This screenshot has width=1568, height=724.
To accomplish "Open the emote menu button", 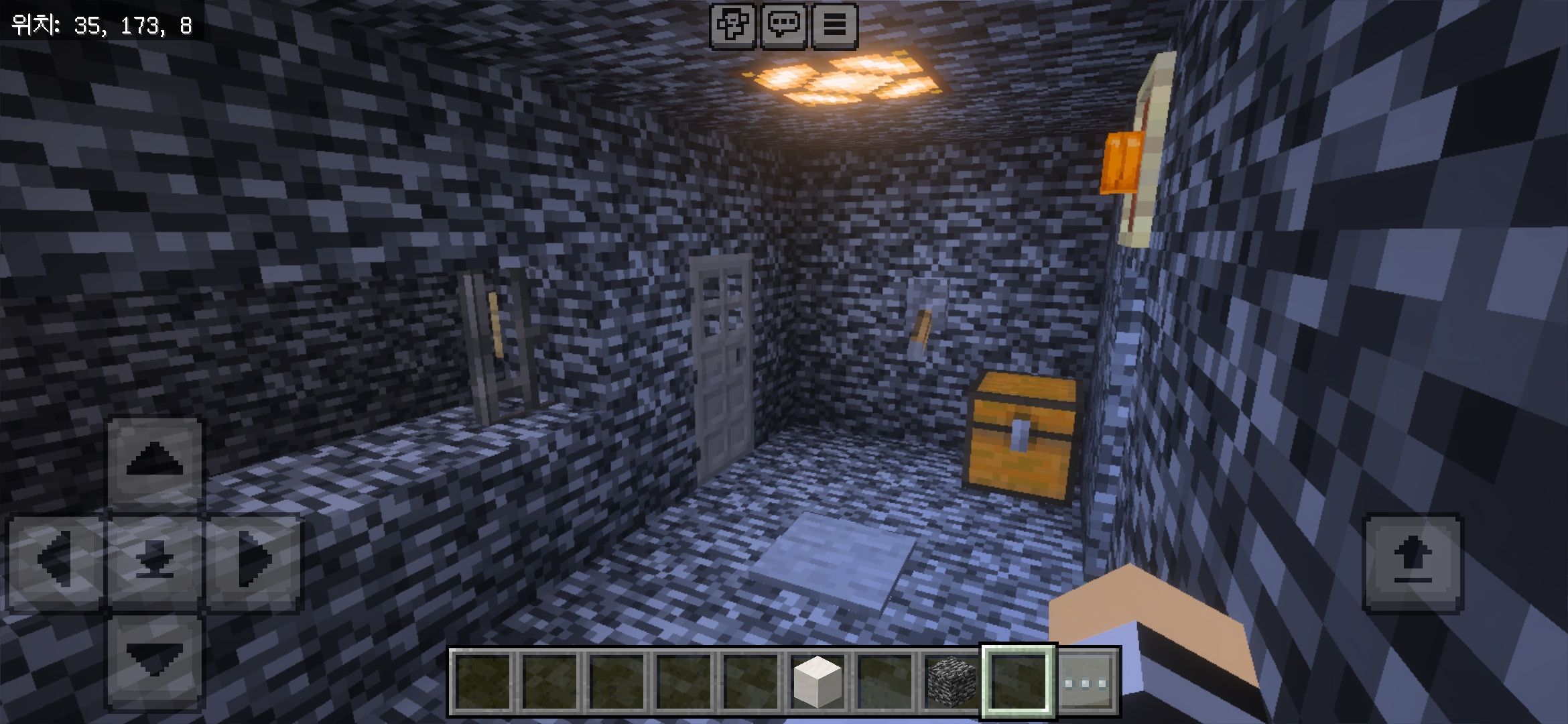I will click(x=733, y=25).
